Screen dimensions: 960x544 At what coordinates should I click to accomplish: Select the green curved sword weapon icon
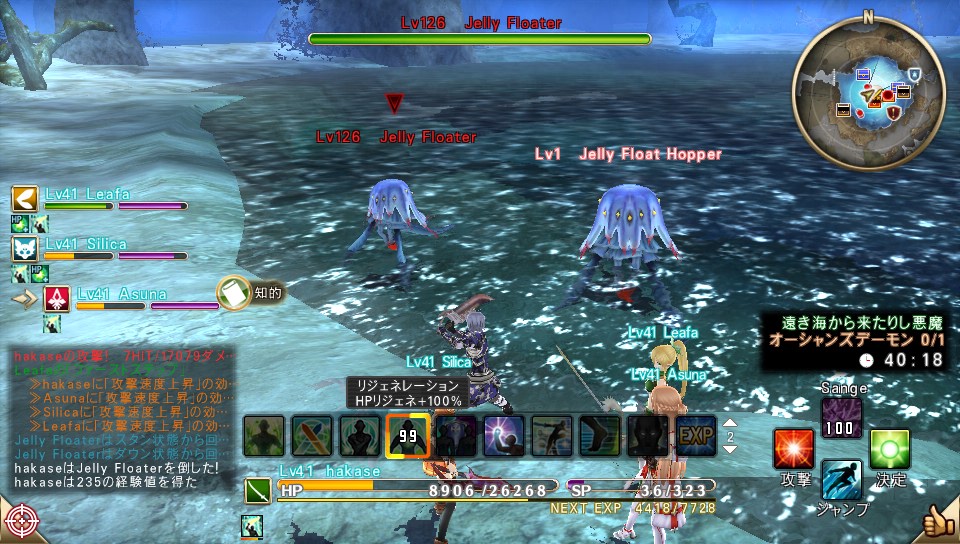click(259, 491)
